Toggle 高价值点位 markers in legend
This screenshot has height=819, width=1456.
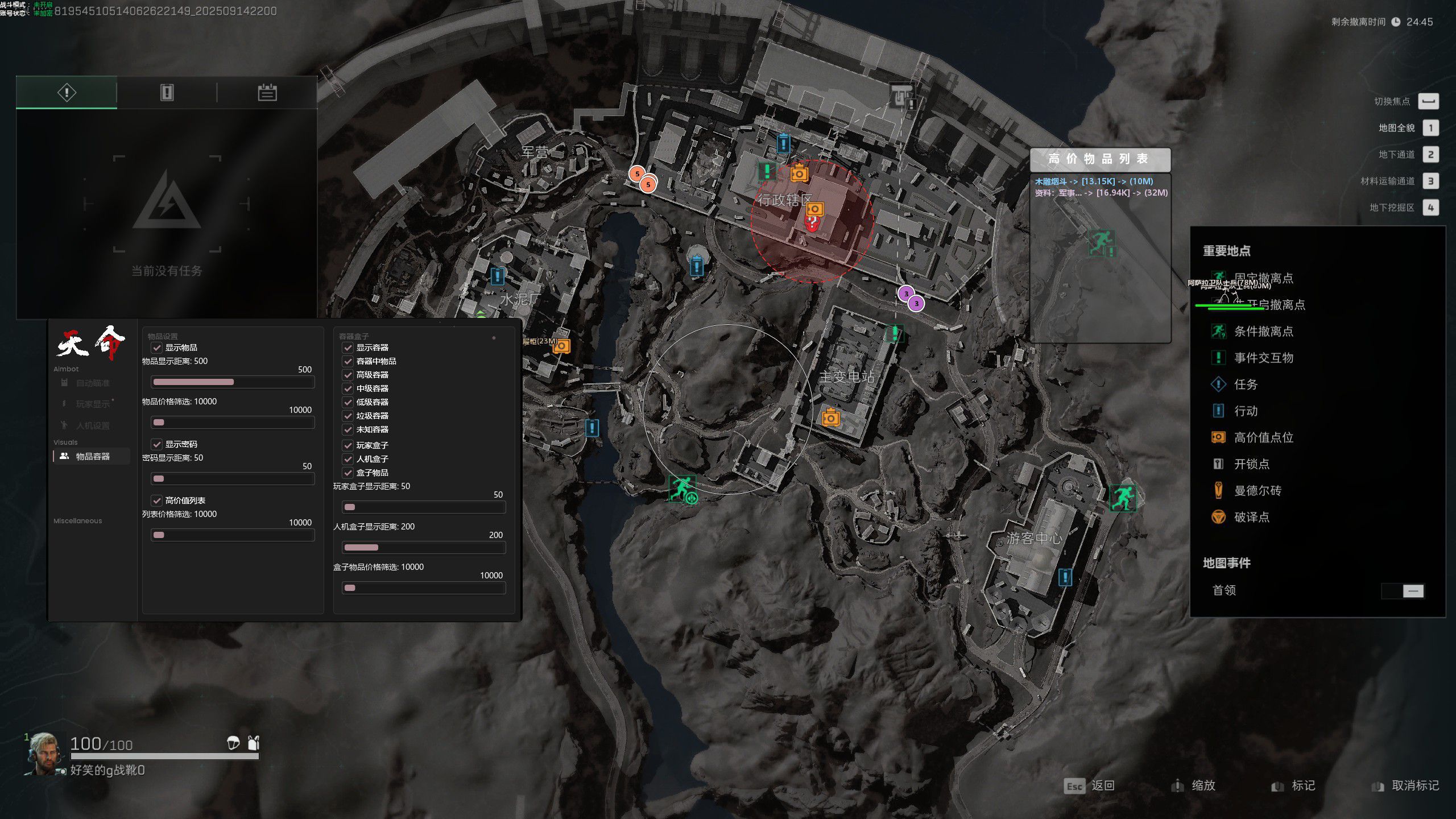1263,437
